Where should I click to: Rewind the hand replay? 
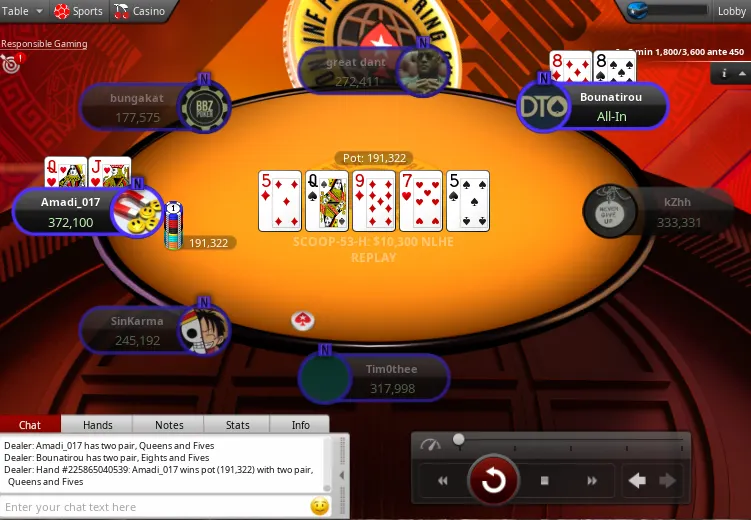(x=442, y=481)
